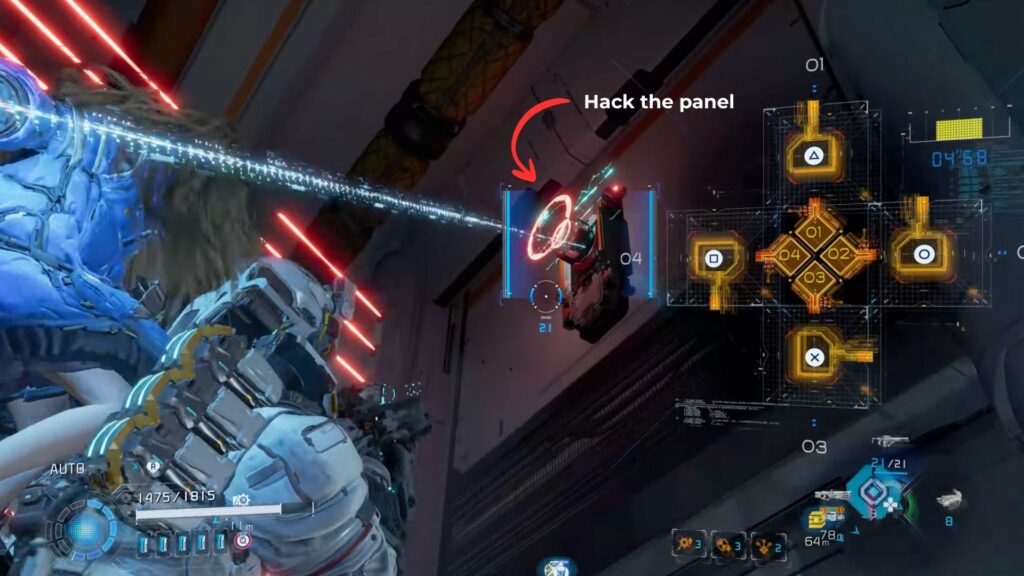The height and width of the screenshot is (576, 1024).
Task: Pick the 03 diamond hack tile
Action: click(814, 277)
